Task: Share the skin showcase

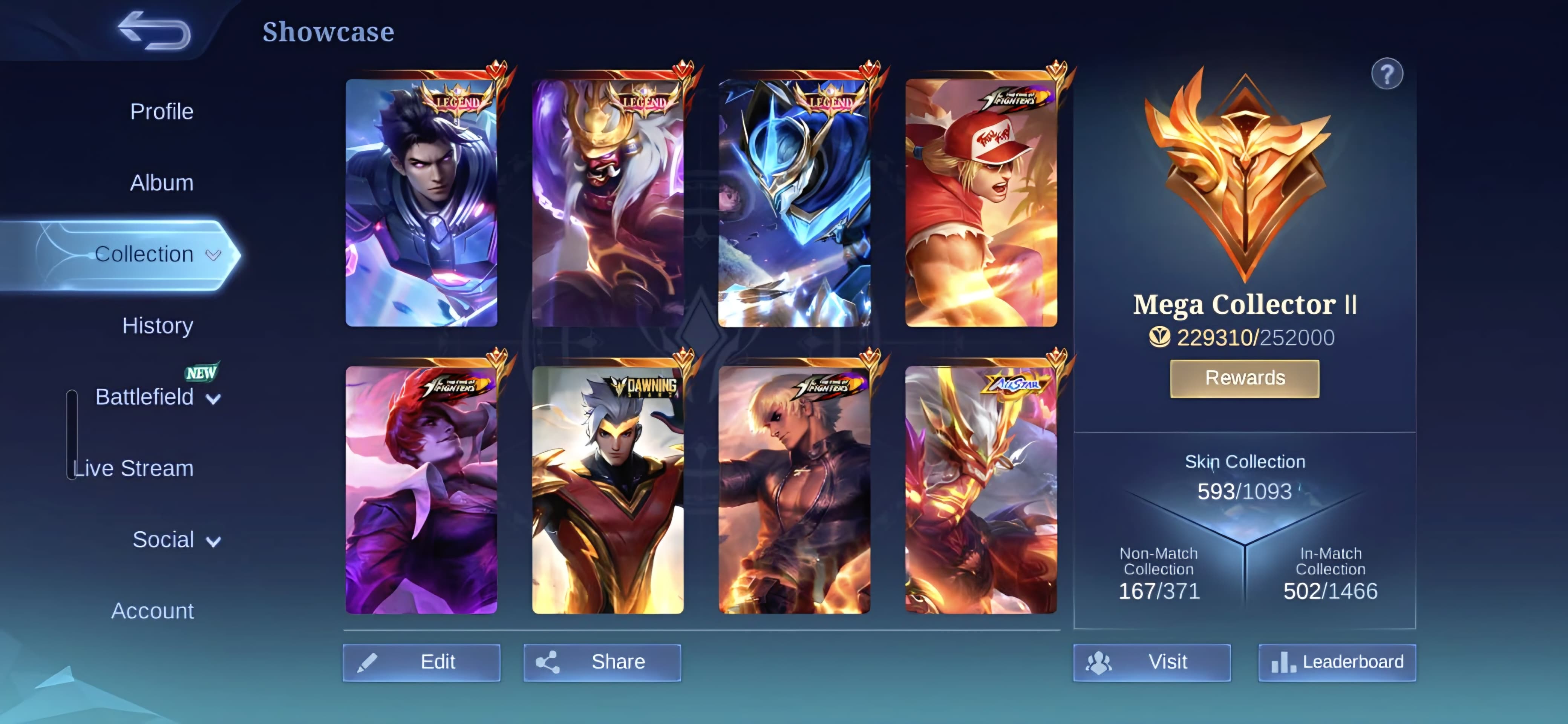Action: 602,662
